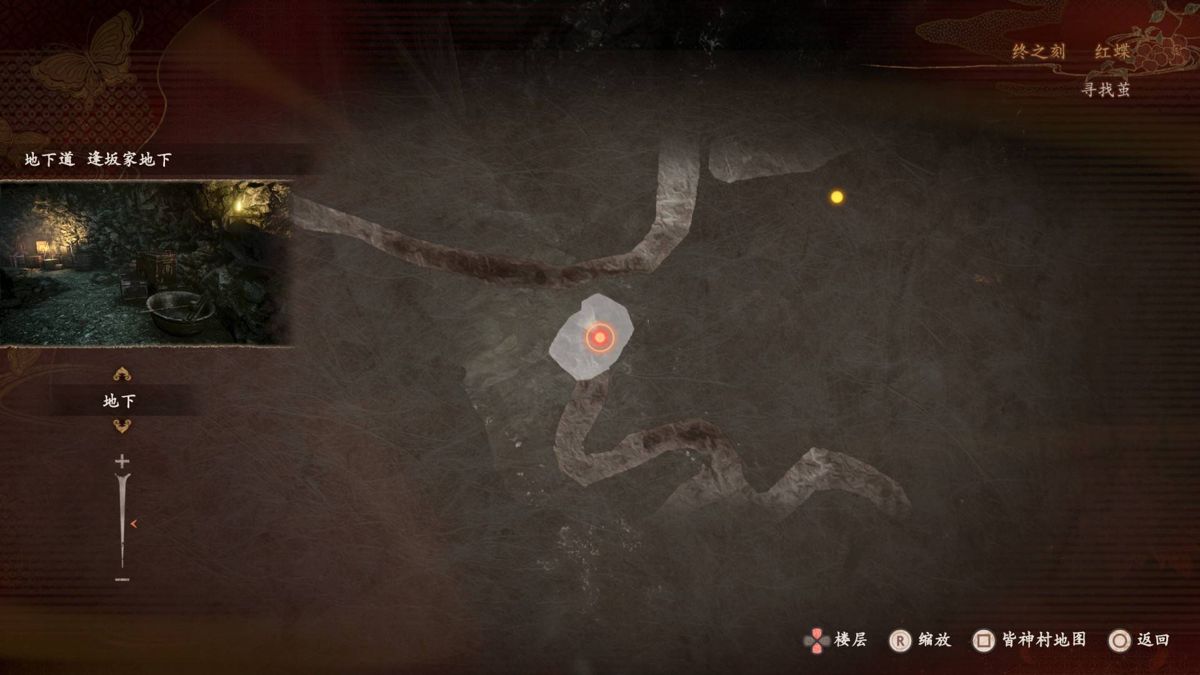Click 返回 to go back

tap(1140, 640)
